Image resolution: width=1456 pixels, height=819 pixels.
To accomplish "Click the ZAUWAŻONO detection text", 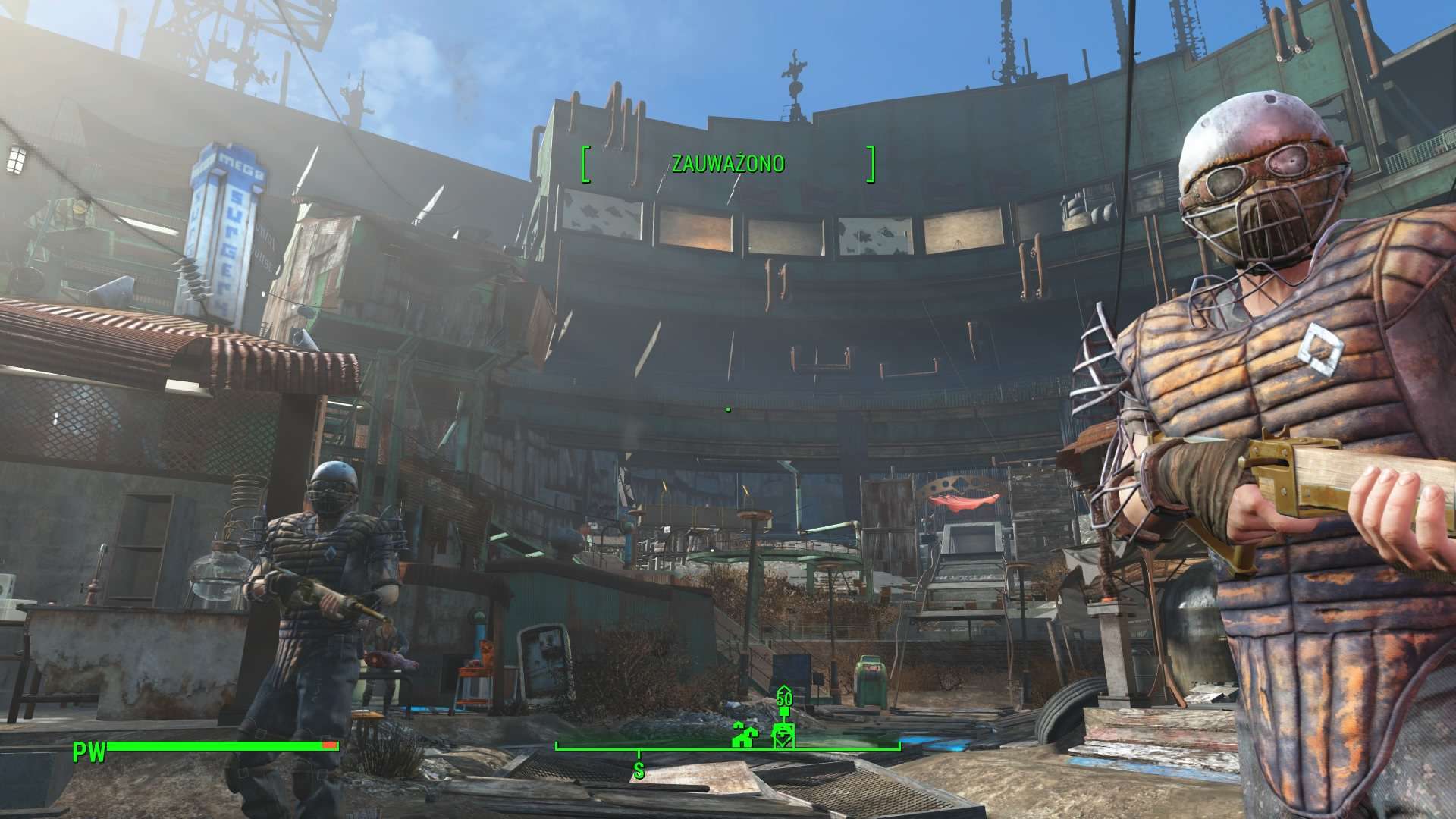I will (728, 162).
